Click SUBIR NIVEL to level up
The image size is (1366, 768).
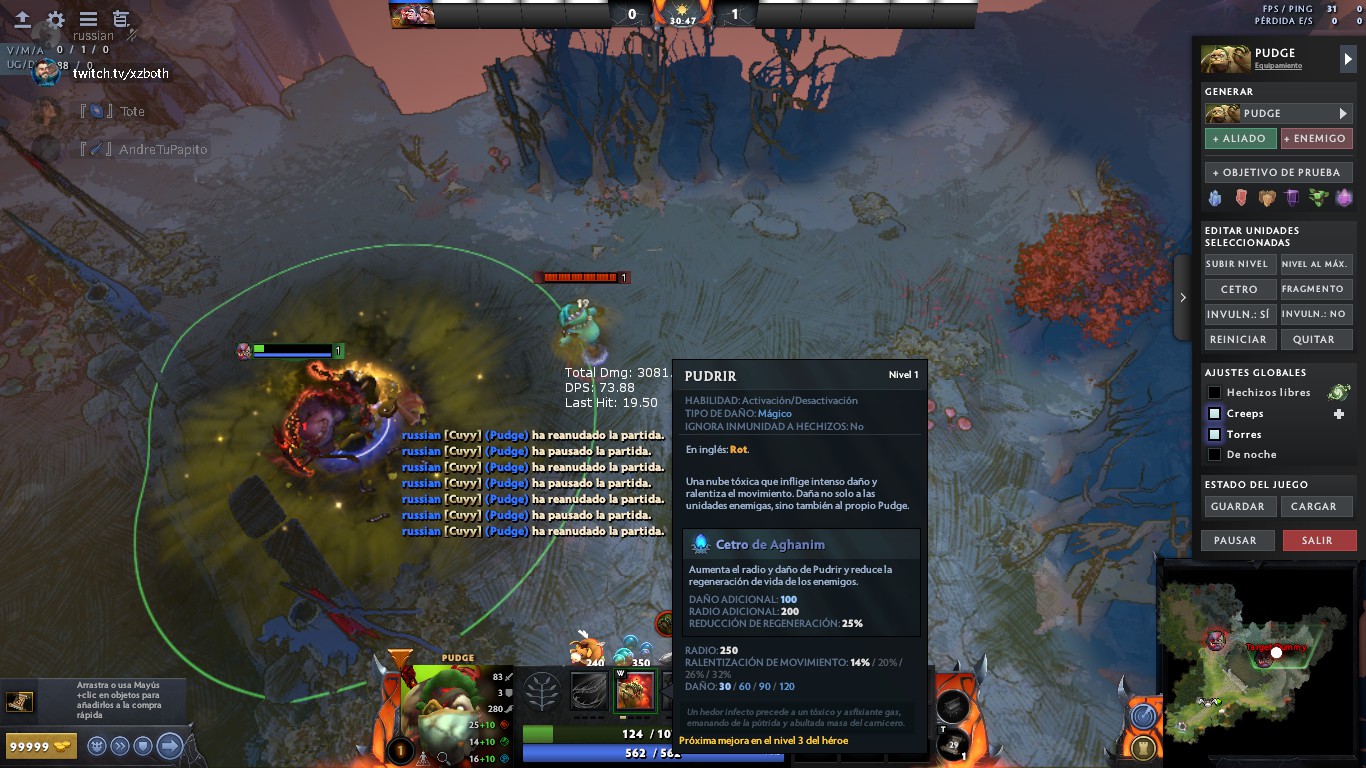[1240, 264]
